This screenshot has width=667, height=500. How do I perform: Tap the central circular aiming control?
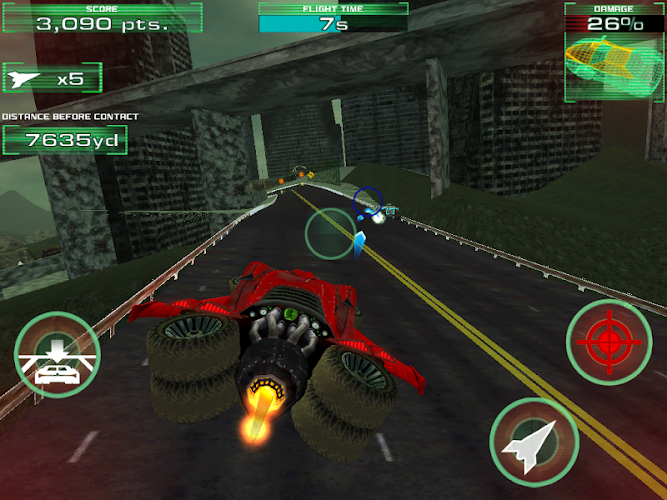pos(330,232)
